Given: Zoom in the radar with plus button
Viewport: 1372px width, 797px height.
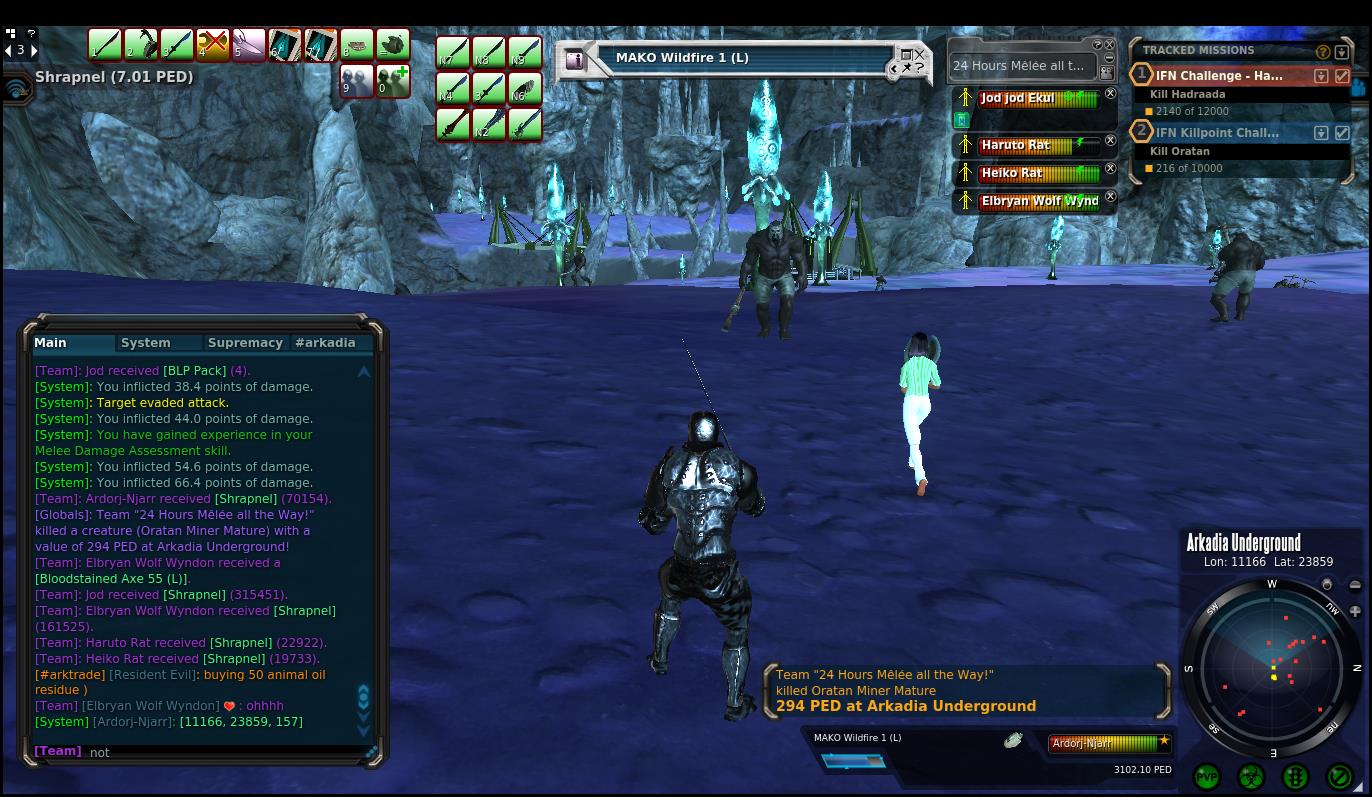Looking at the screenshot, I should click(1355, 611).
